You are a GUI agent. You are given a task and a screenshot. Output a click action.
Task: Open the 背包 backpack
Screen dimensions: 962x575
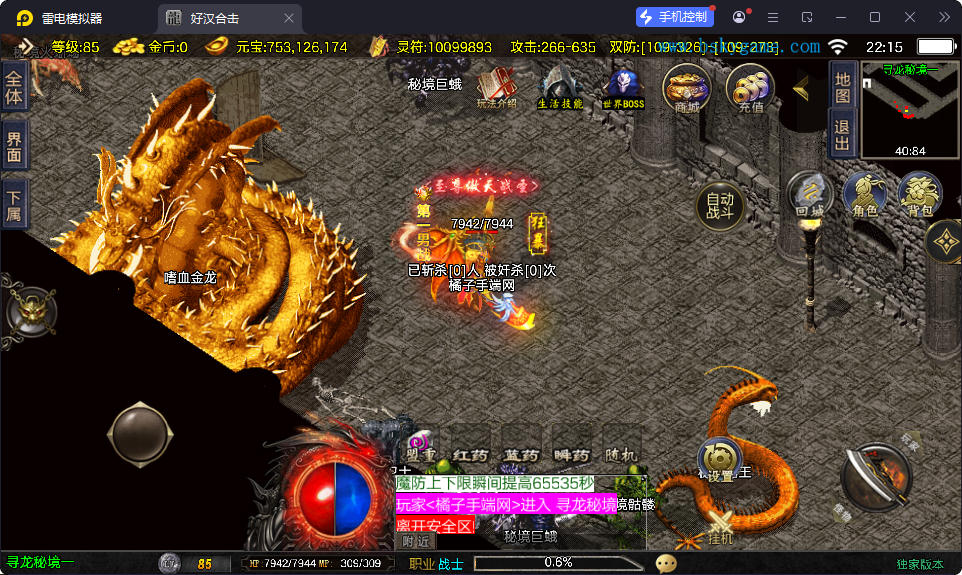(x=919, y=195)
